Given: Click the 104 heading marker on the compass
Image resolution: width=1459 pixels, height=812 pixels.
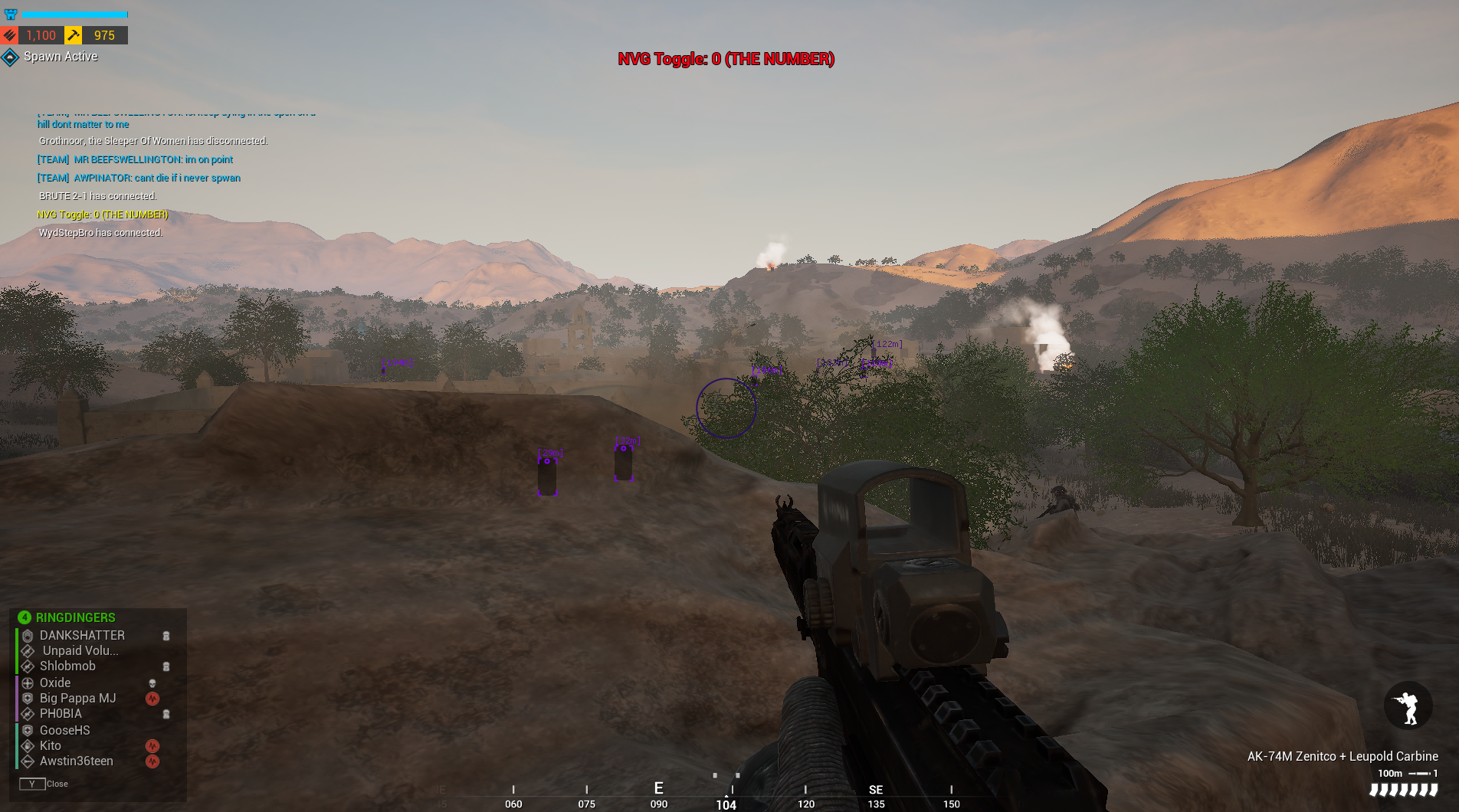Looking at the screenshot, I should 726,804.
